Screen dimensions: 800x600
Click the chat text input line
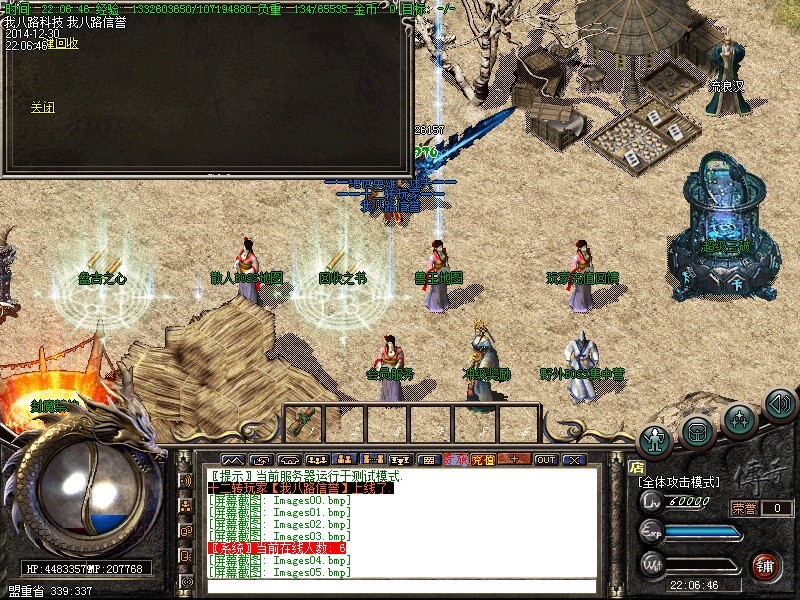pyautogui.click(x=400, y=586)
